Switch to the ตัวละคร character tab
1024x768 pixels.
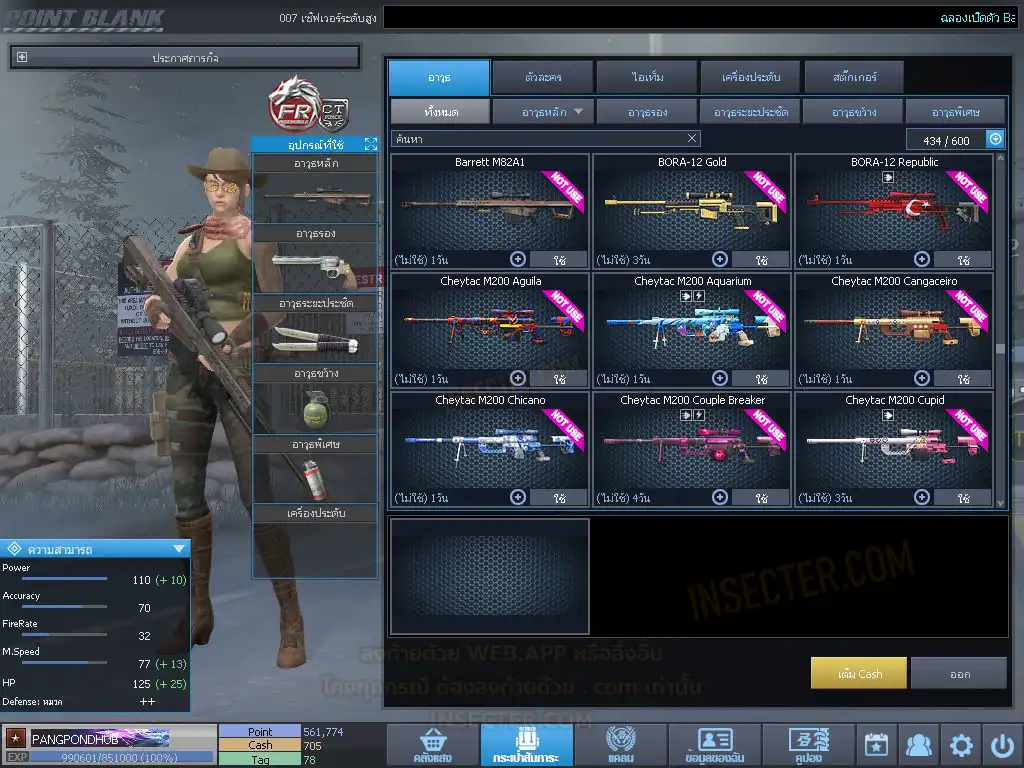[x=542, y=77]
